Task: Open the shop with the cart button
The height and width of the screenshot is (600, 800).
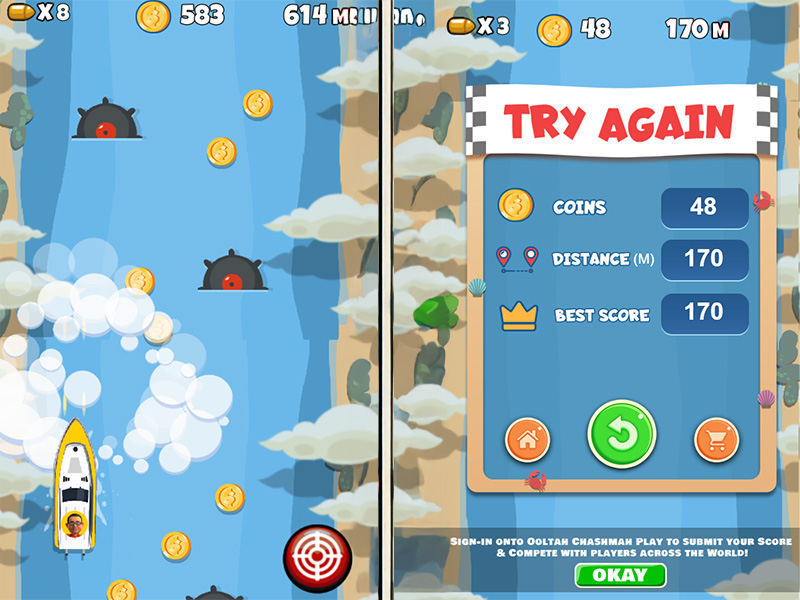Action: point(717,440)
